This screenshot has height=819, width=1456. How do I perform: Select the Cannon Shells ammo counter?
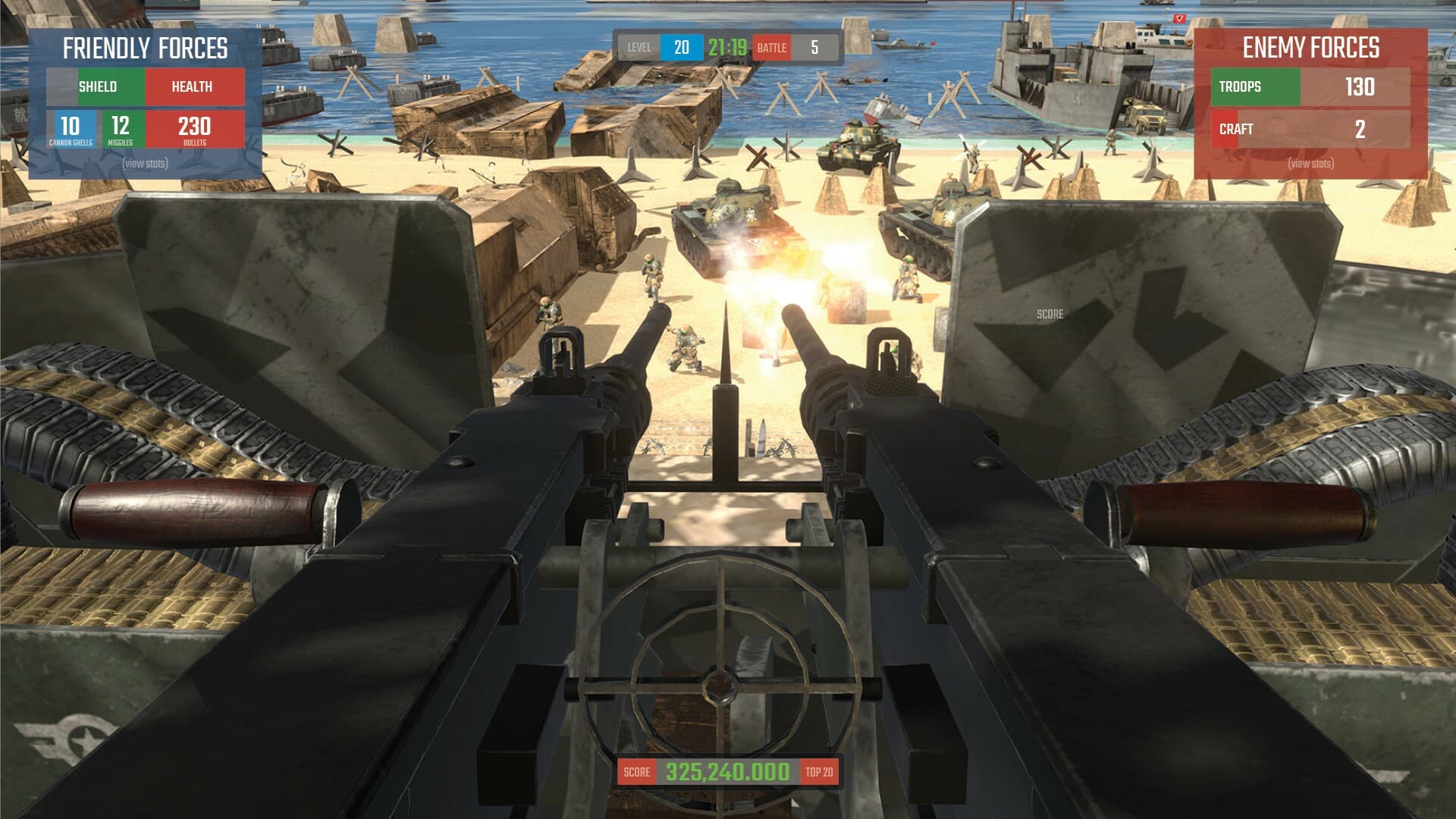(x=70, y=129)
